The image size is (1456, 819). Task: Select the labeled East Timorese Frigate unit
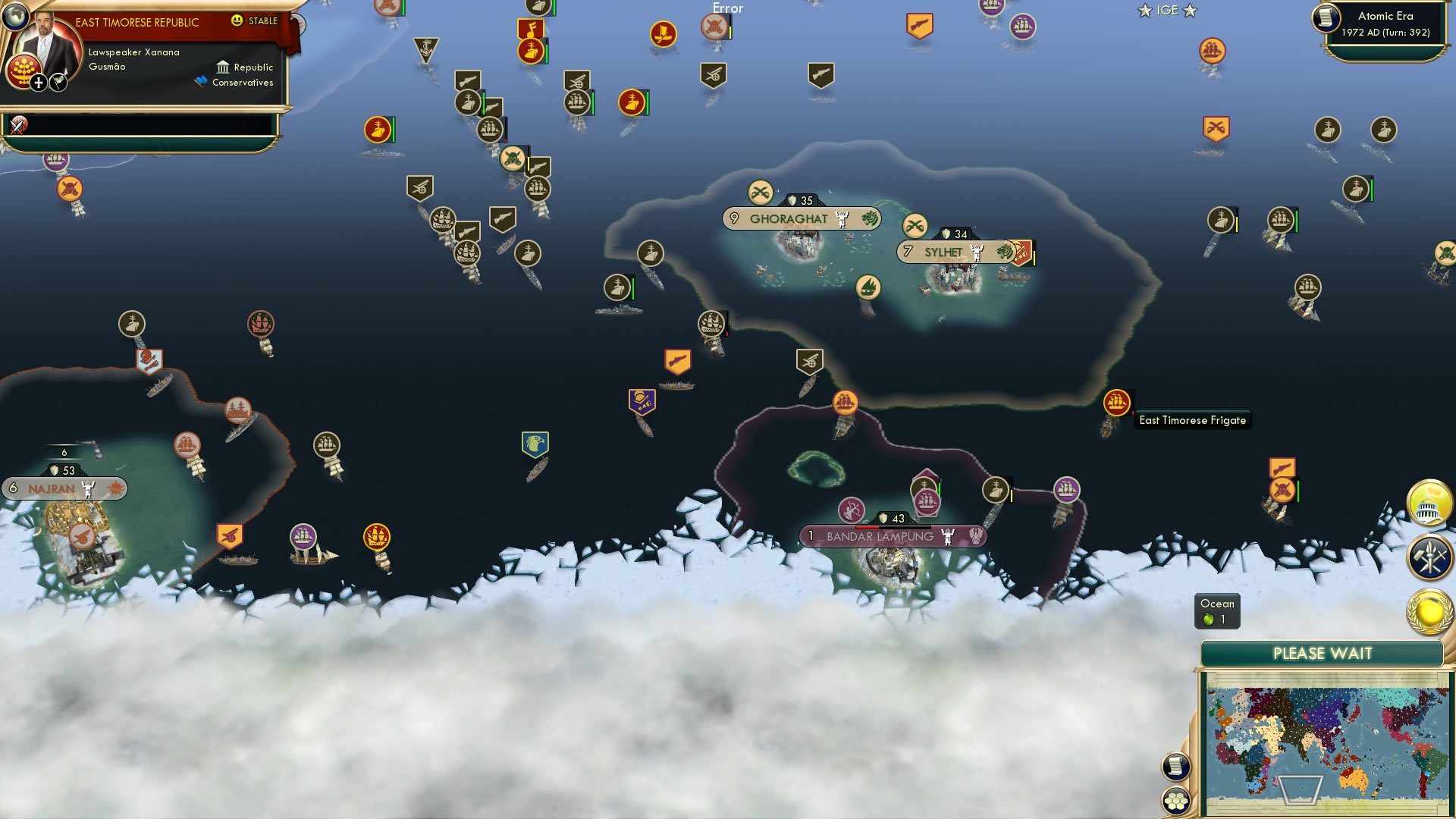click(1118, 402)
